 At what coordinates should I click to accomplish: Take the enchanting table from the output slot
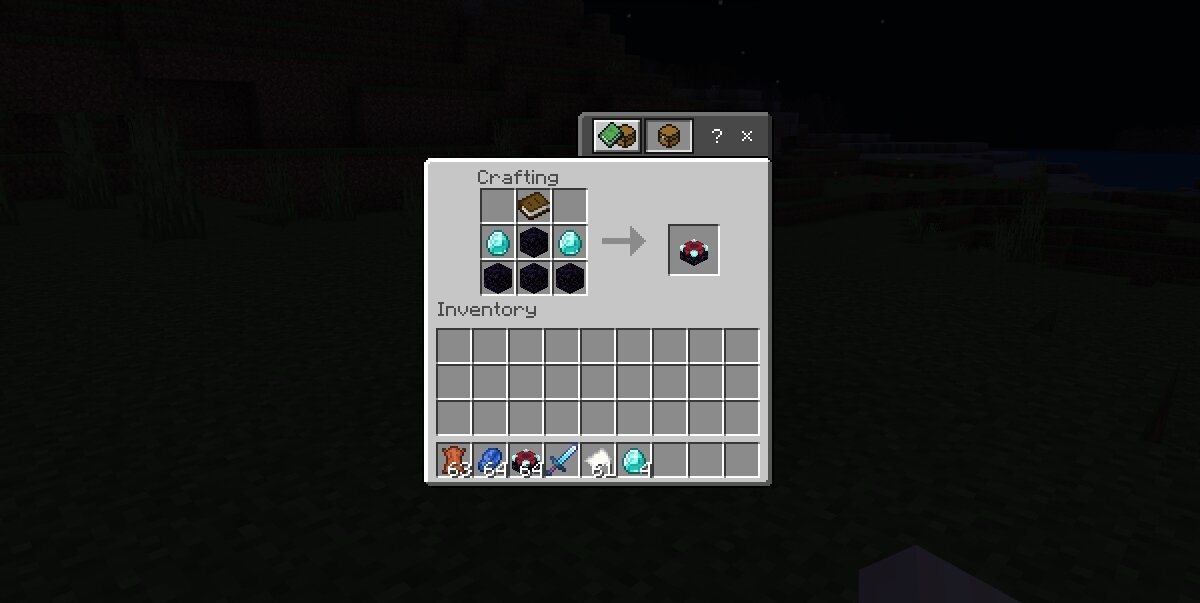tap(693, 250)
